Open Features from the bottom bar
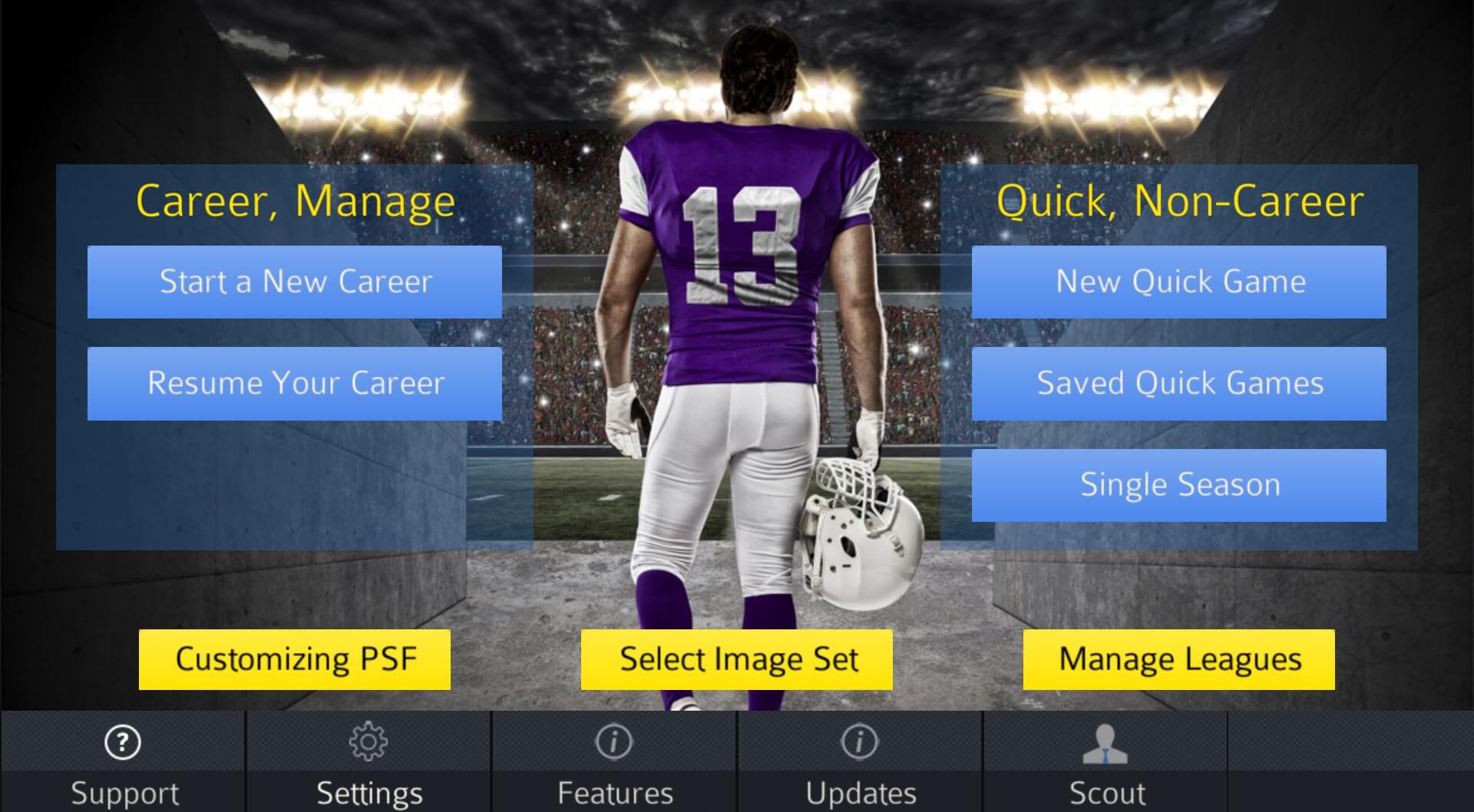 614,792
